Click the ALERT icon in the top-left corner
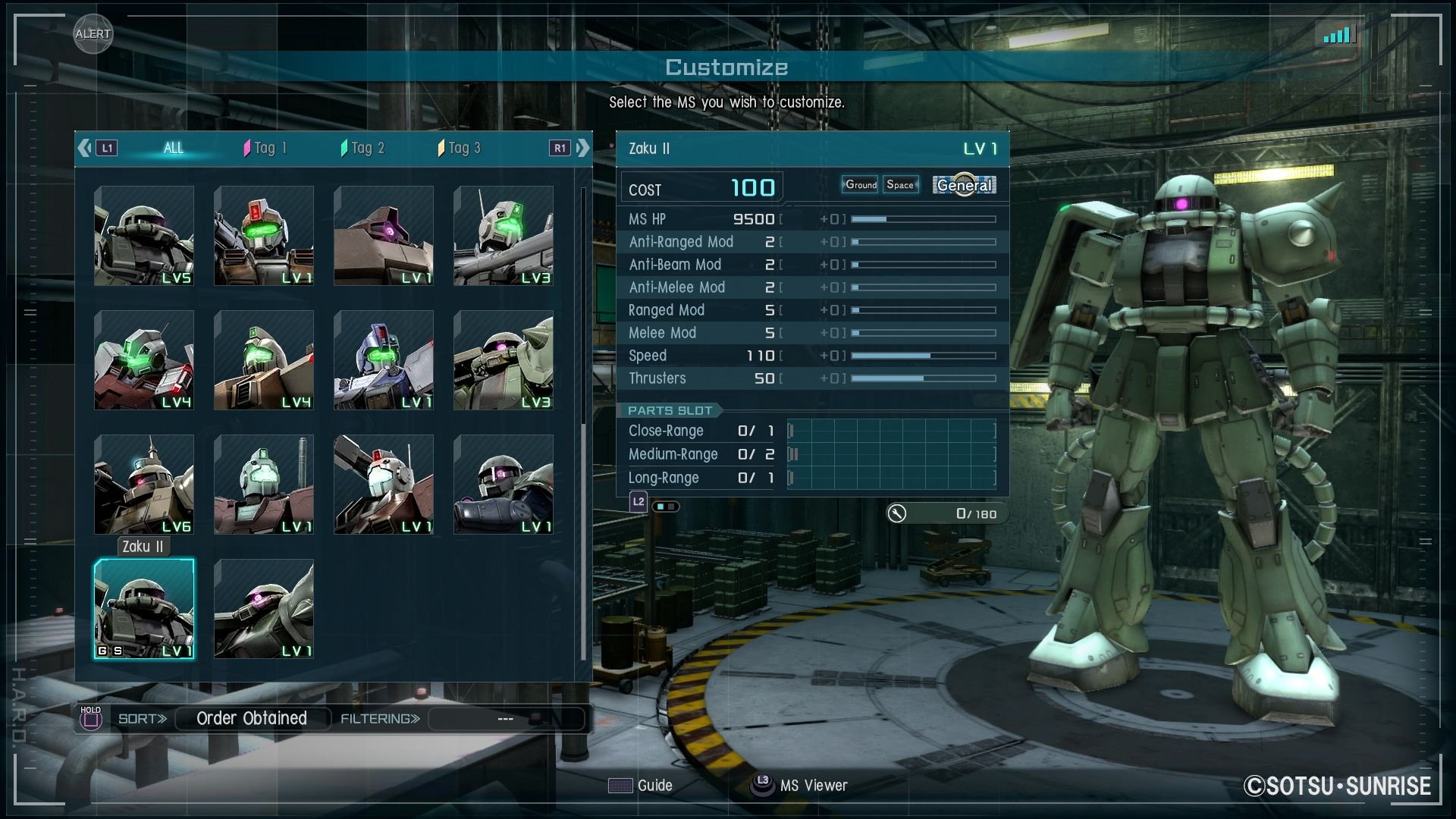Image resolution: width=1456 pixels, height=819 pixels. tap(93, 33)
